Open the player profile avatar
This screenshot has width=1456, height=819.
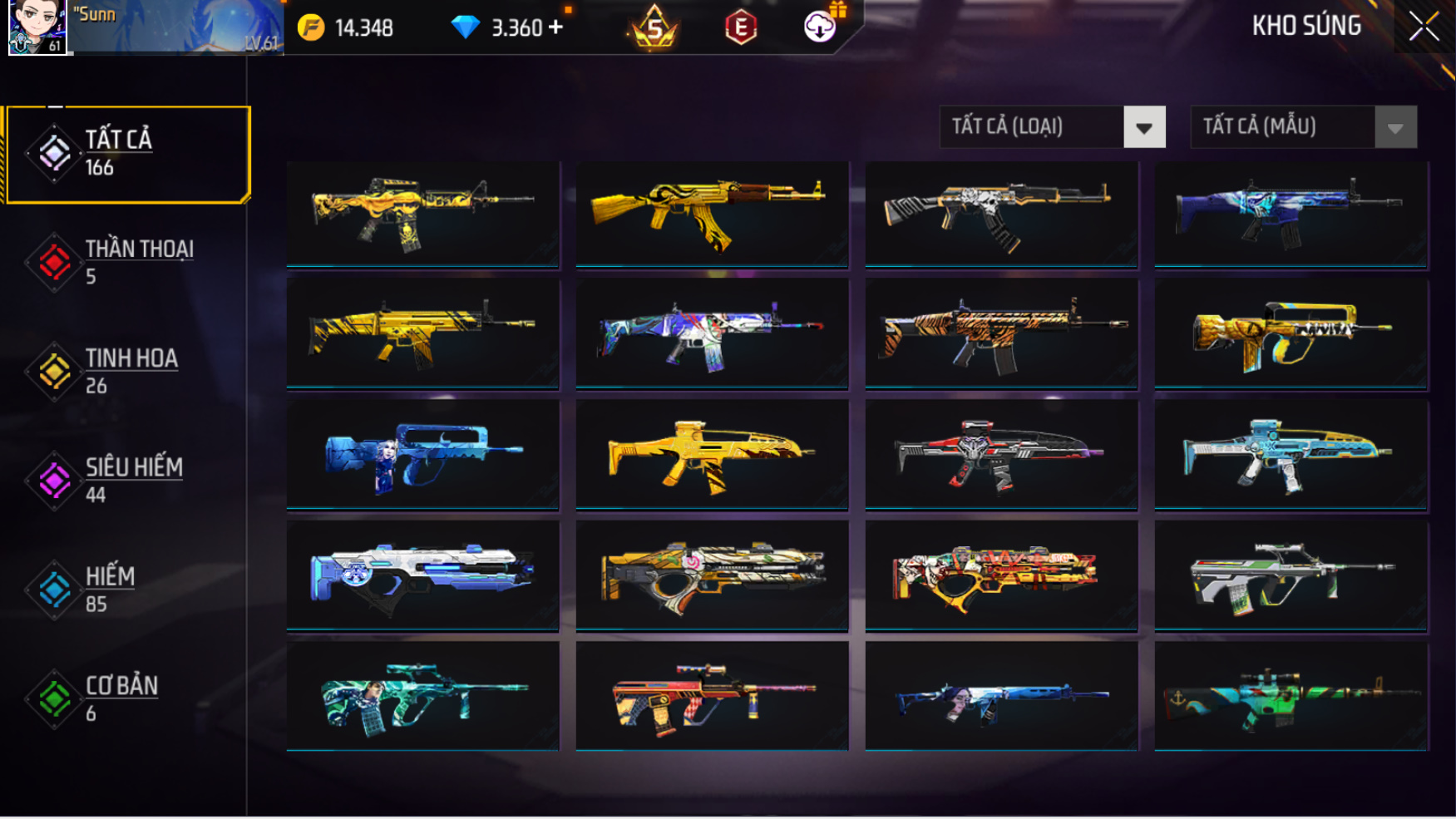pyautogui.click(x=37, y=27)
